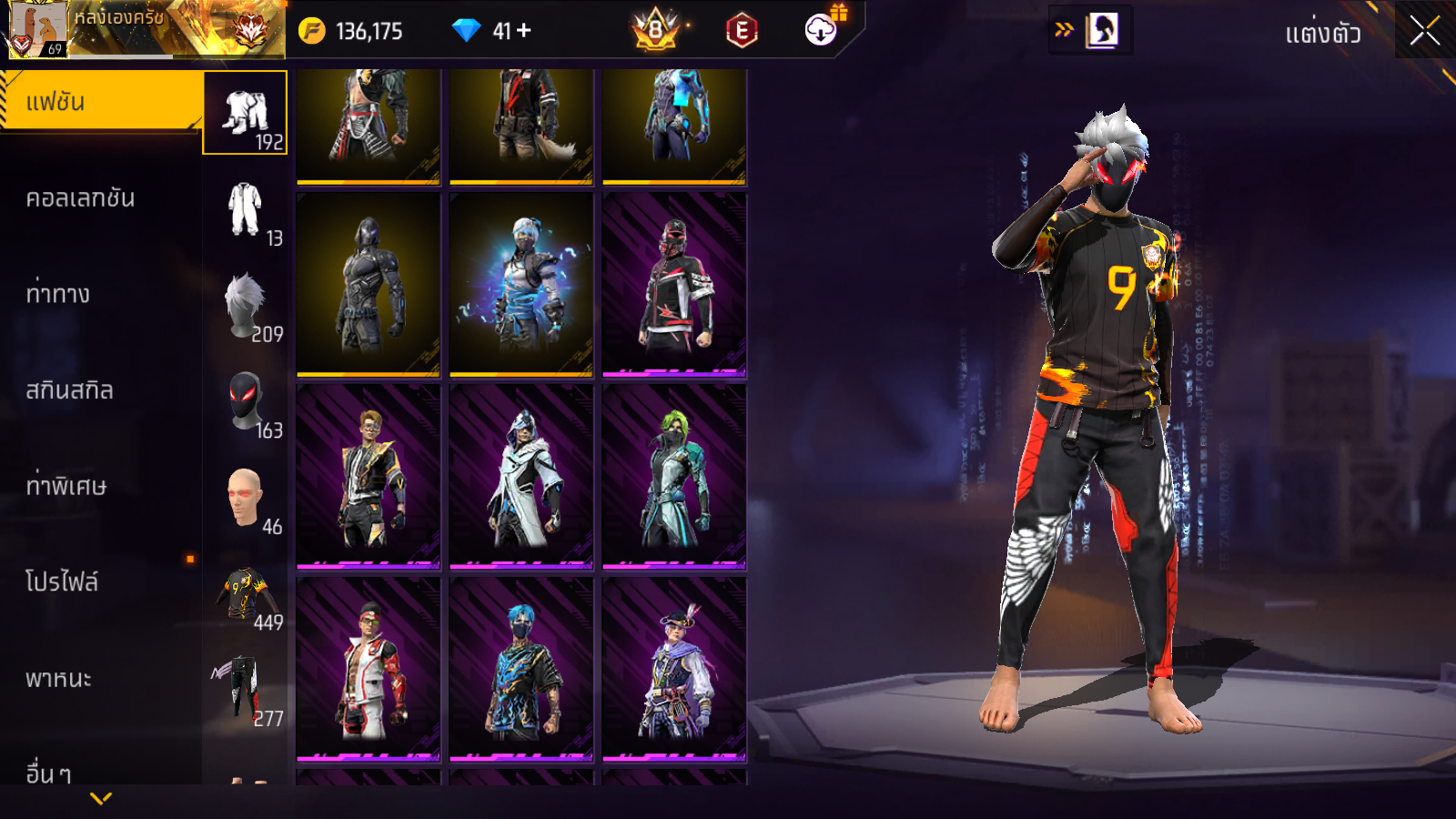The height and width of the screenshot is (819, 1456).
Task: Show the พาหนะ category
Action: point(58,679)
